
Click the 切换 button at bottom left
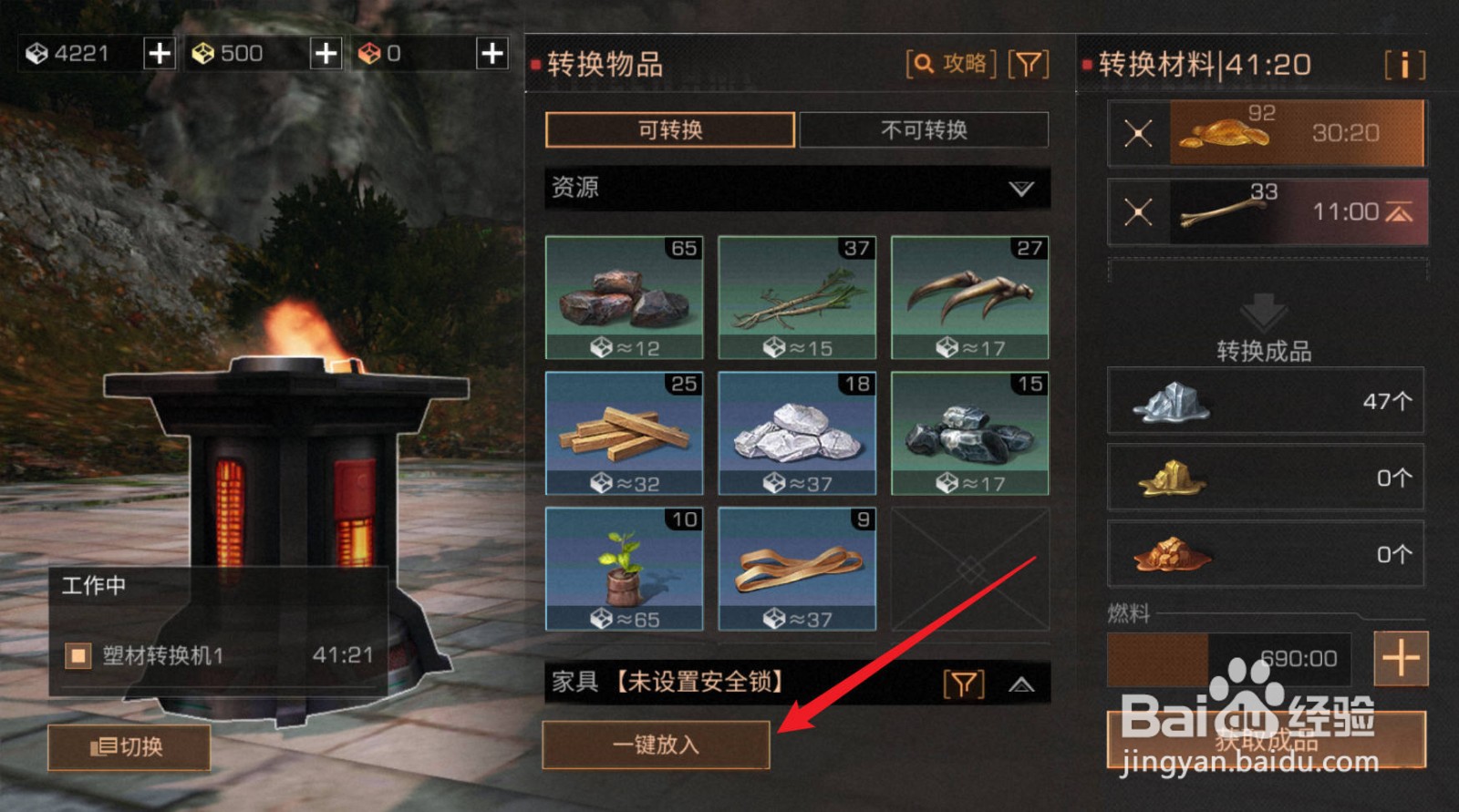(x=129, y=749)
